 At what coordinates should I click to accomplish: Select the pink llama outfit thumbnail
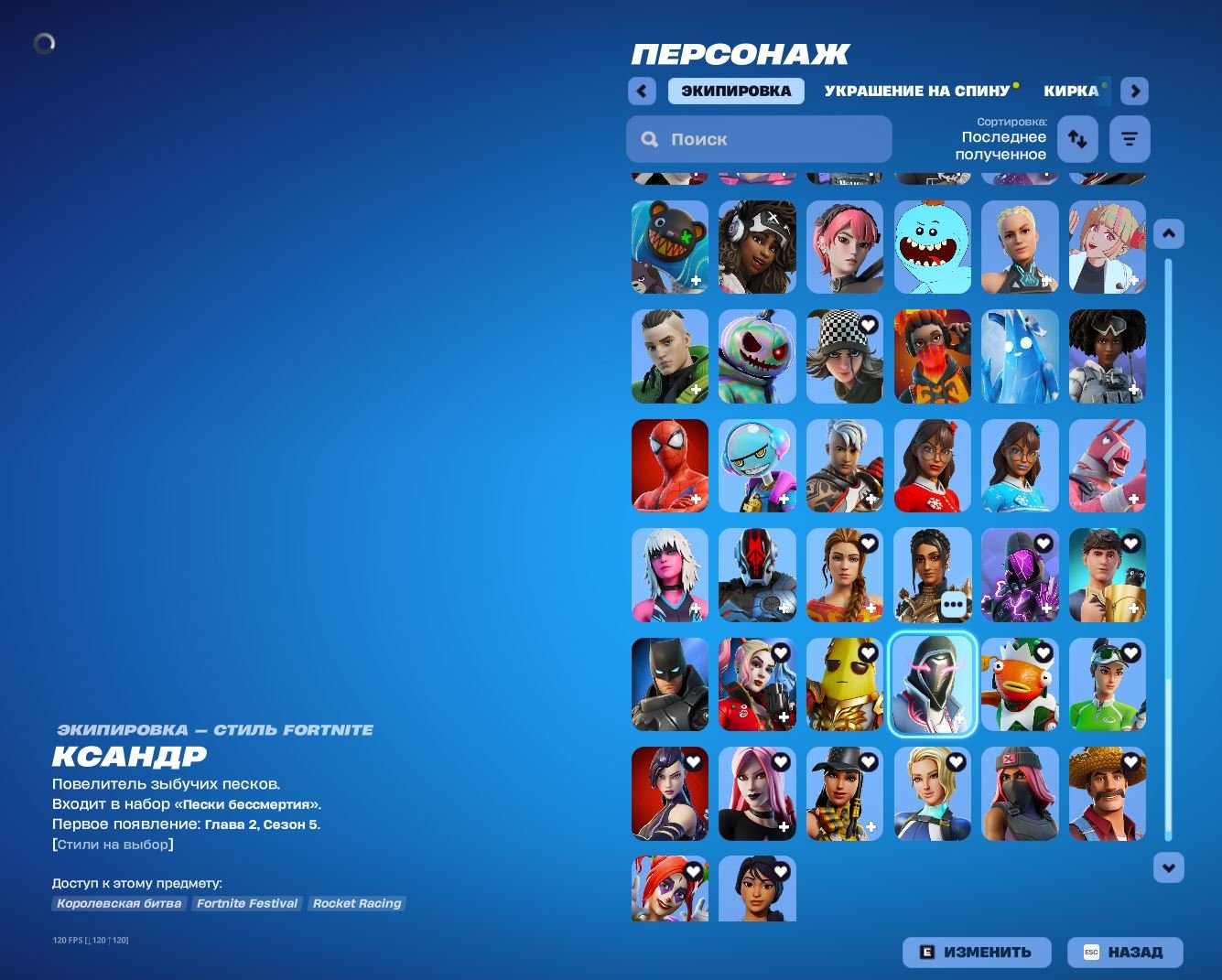pos(1107,466)
